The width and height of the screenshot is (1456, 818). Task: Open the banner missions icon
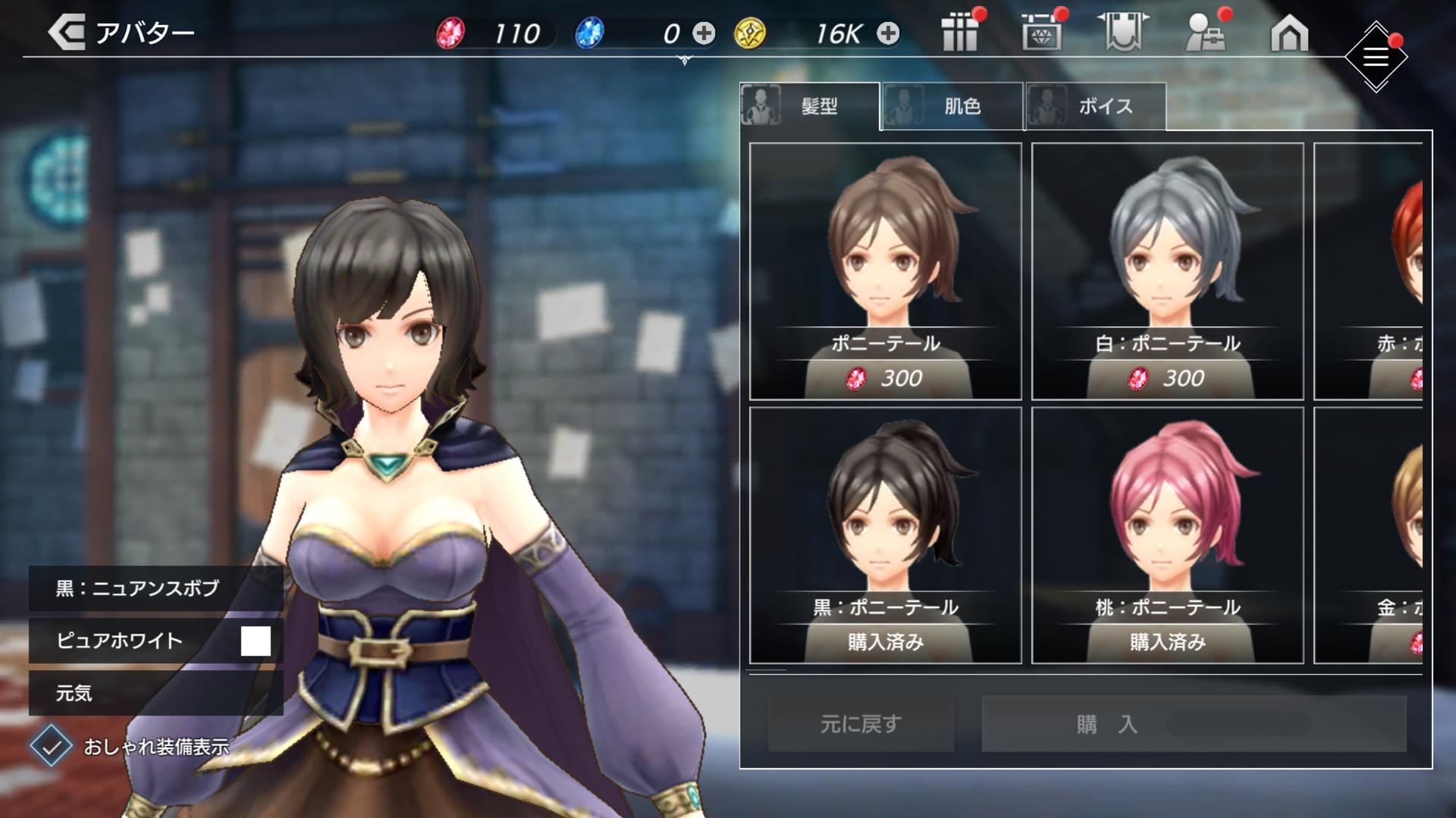(1123, 33)
